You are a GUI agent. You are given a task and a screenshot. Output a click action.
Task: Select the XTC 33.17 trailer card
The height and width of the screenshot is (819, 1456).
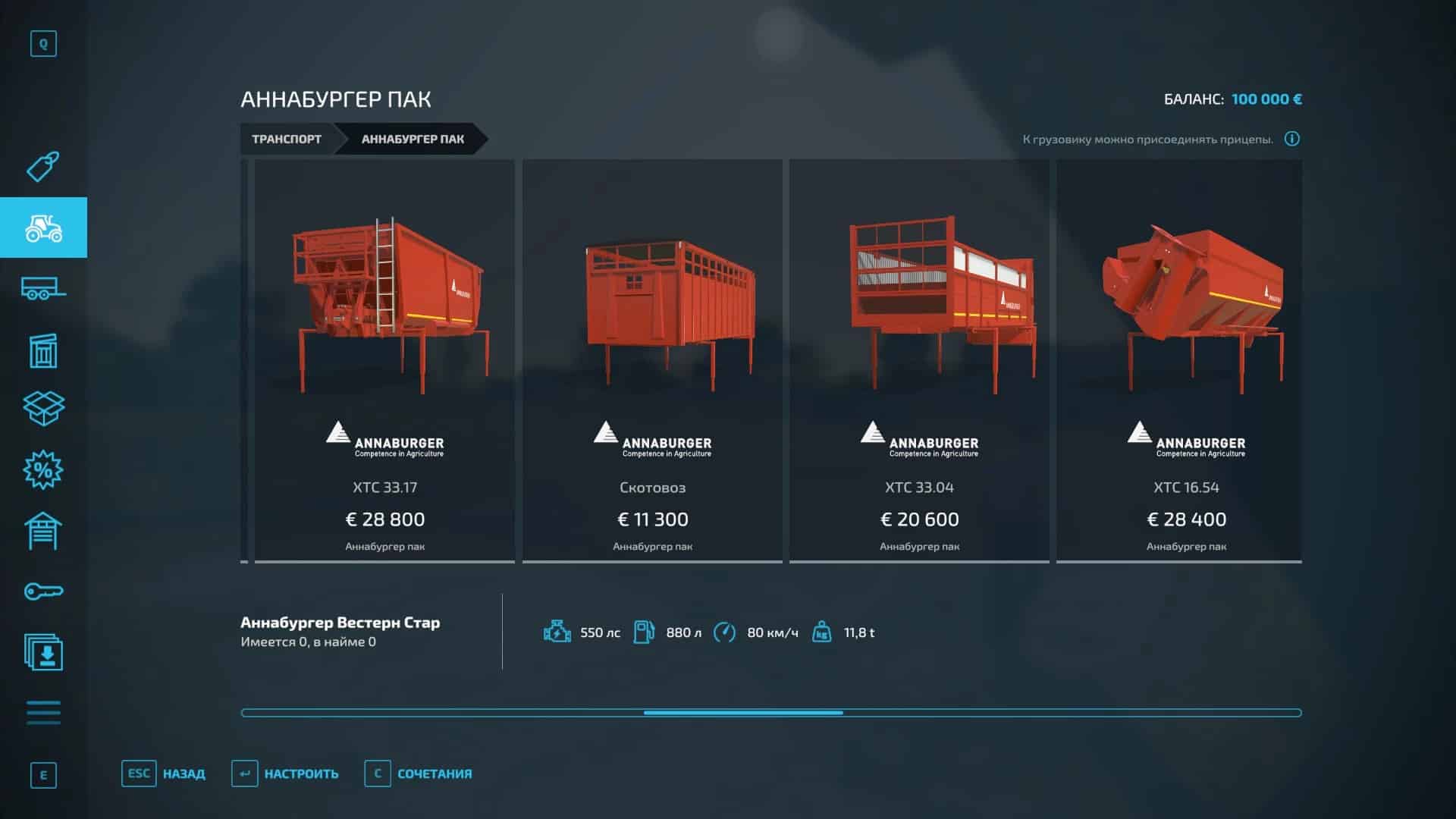[384, 360]
